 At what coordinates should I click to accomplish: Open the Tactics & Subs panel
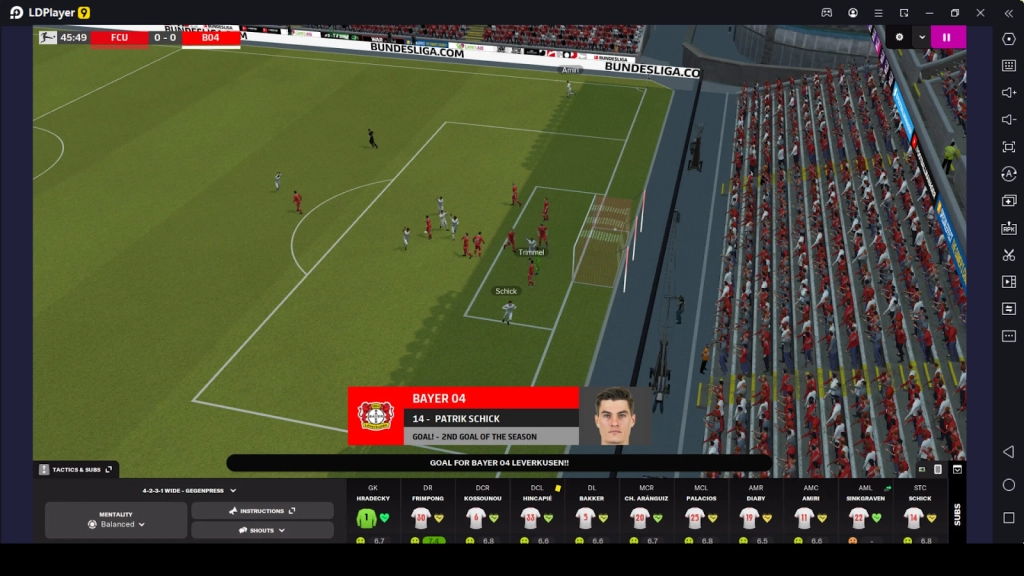77,469
